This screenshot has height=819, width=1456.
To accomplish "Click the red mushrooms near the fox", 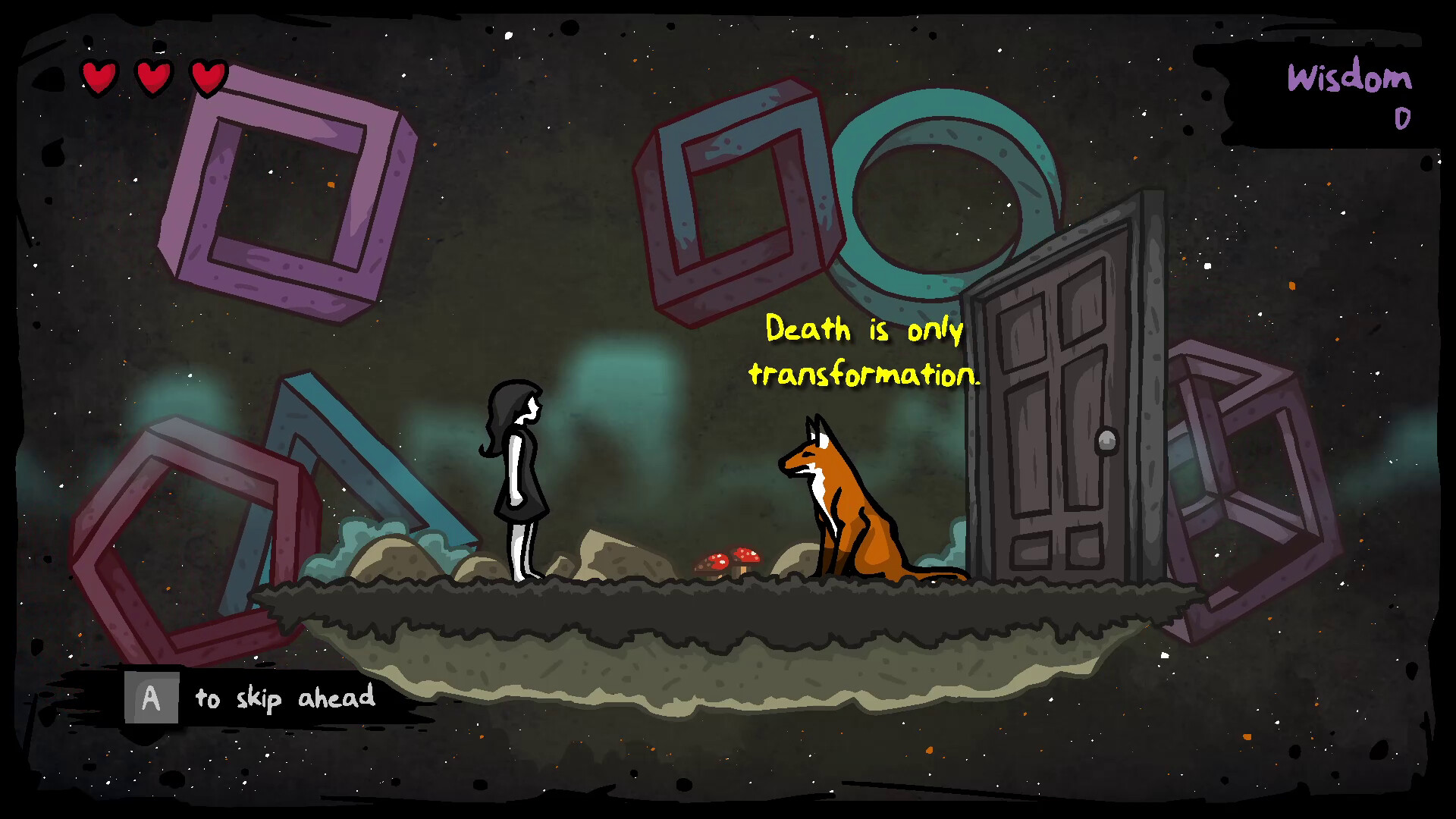I will (730, 560).
